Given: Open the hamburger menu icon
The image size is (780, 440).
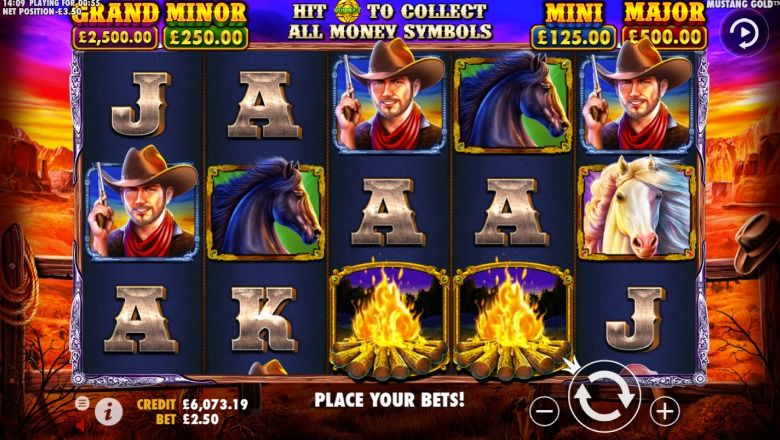Looking at the screenshot, I should tap(82, 402).
